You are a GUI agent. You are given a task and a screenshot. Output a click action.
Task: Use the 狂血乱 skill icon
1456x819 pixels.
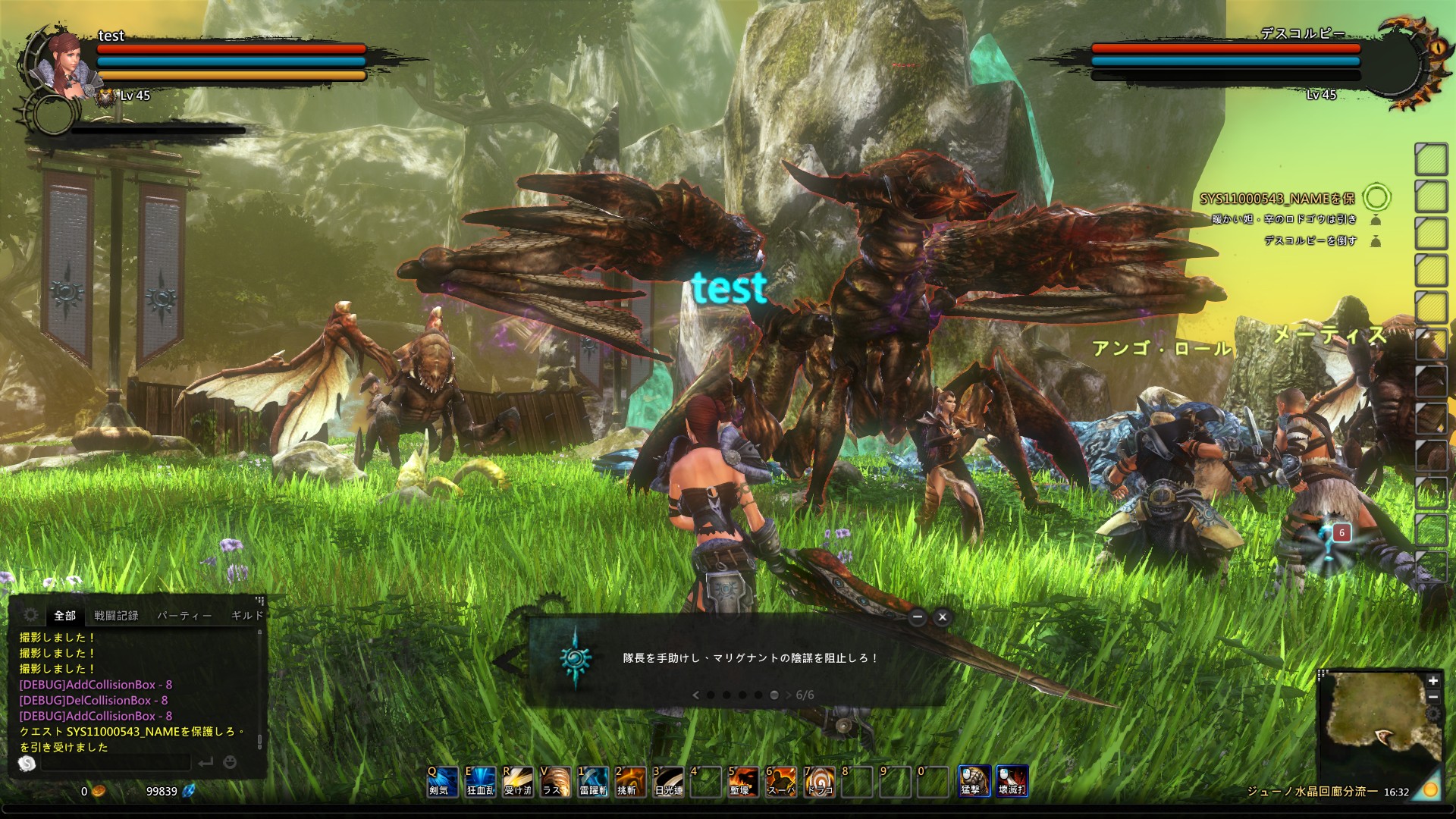coord(480,782)
